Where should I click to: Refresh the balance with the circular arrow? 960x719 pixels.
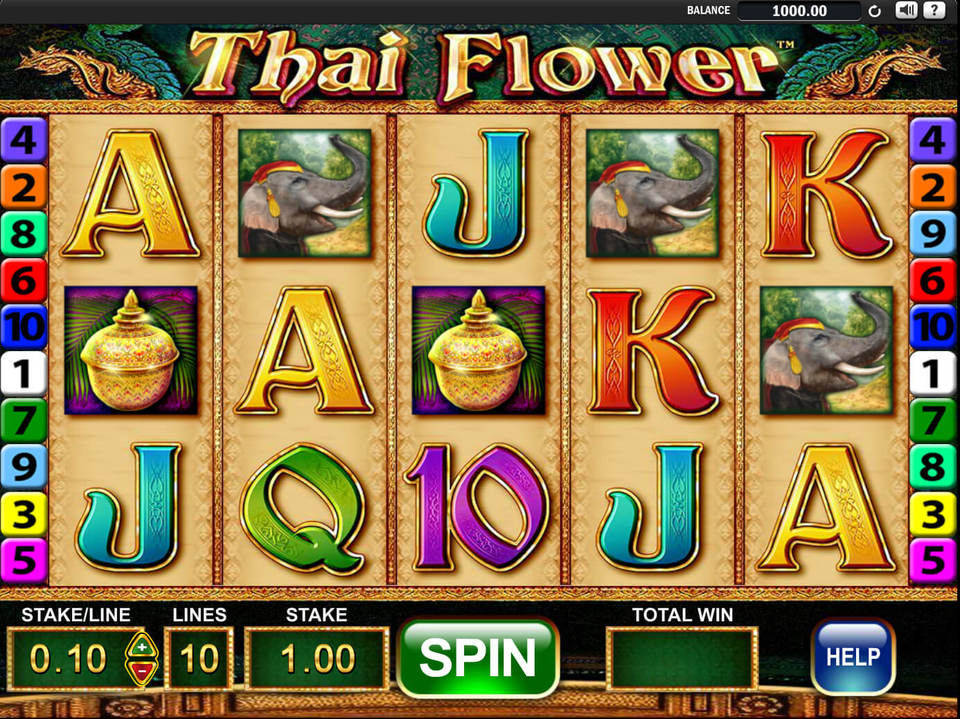coord(875,12)
